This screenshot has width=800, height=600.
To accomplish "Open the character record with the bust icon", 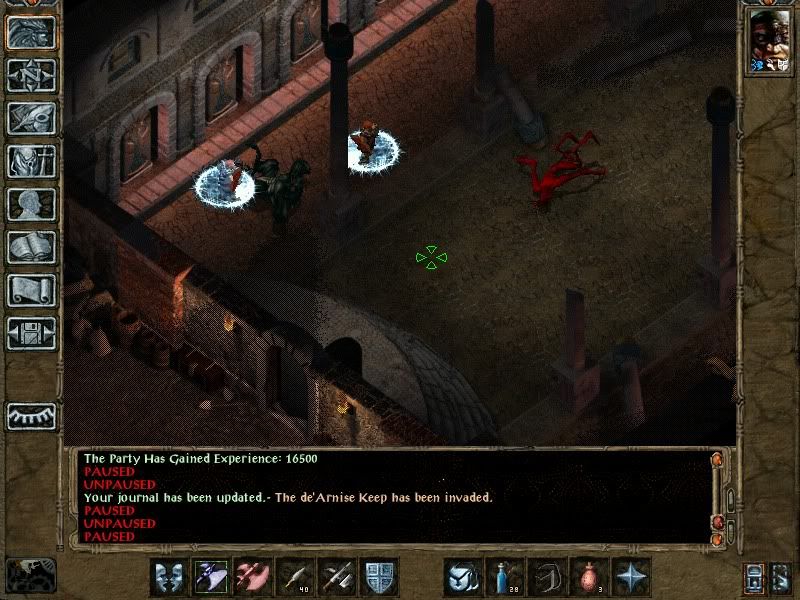I will [x=31, y=204].
